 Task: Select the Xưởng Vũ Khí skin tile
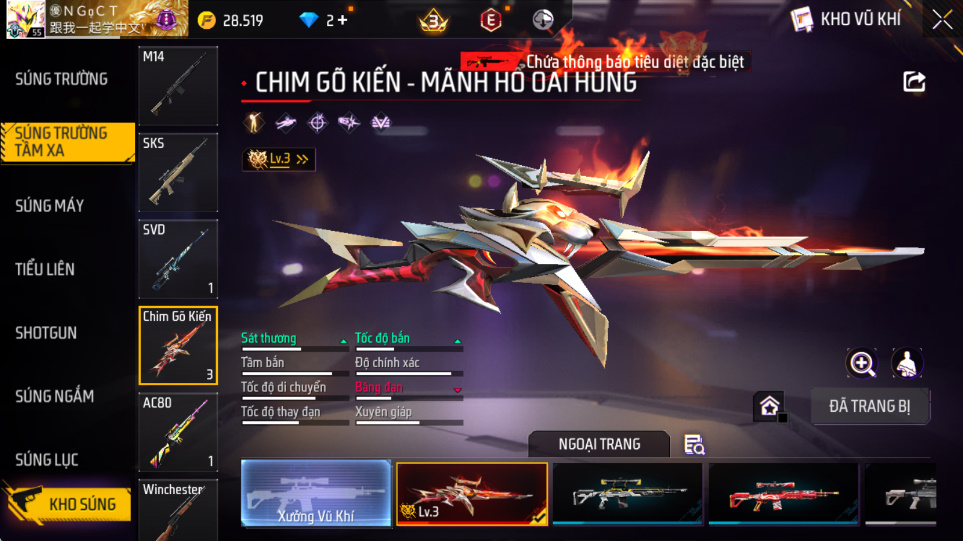tap(316, 494)
